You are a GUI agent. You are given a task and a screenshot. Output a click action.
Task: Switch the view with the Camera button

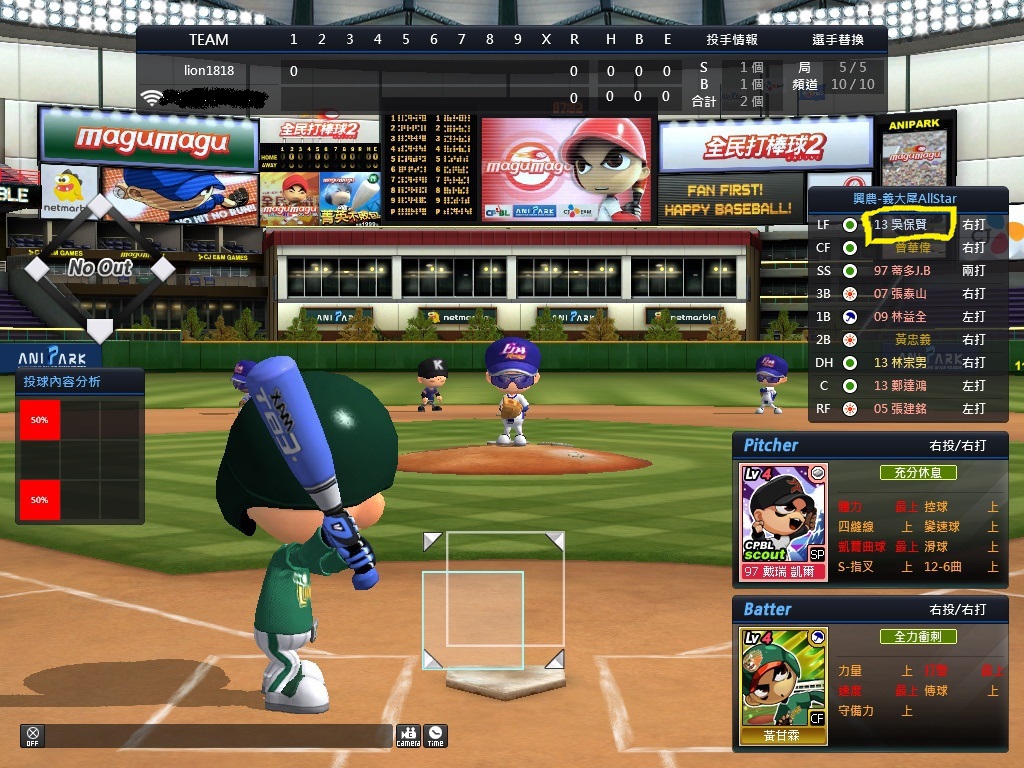tap(408, 735)
